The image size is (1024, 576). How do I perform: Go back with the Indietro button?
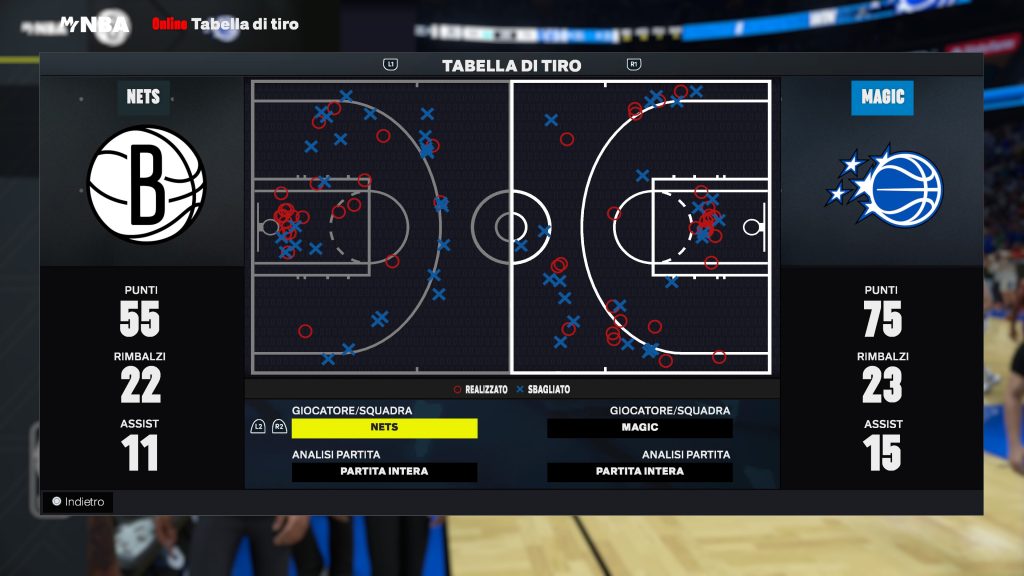coord(78,502)
